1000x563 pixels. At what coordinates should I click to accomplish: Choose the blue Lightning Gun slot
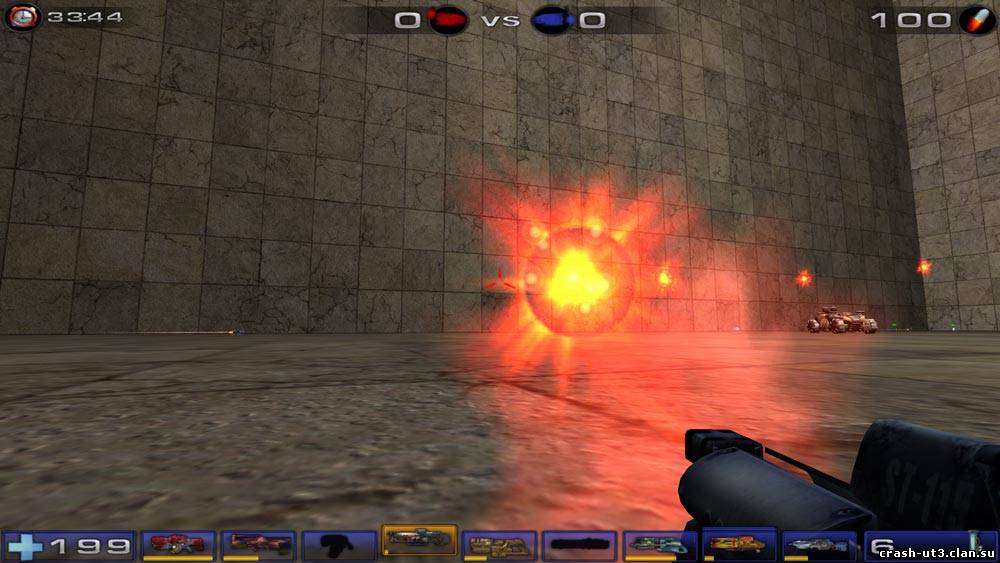(x=819, y=544)
